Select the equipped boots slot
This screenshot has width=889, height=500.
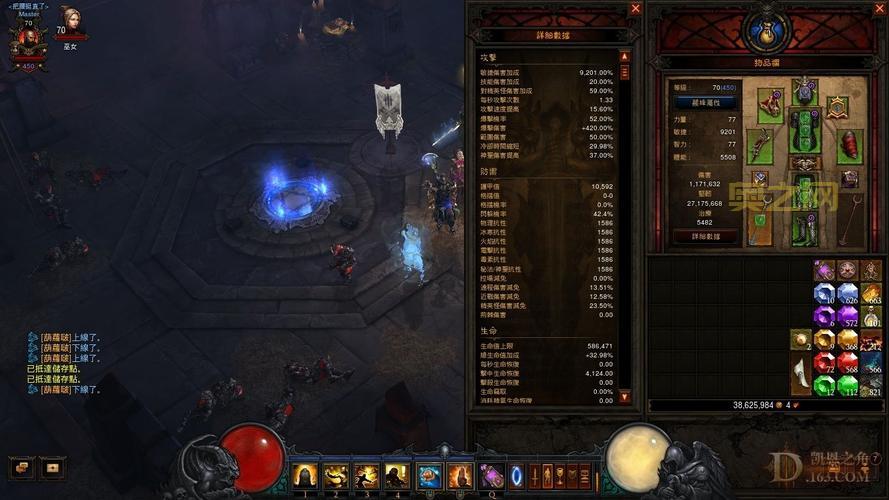pos(806,228)
